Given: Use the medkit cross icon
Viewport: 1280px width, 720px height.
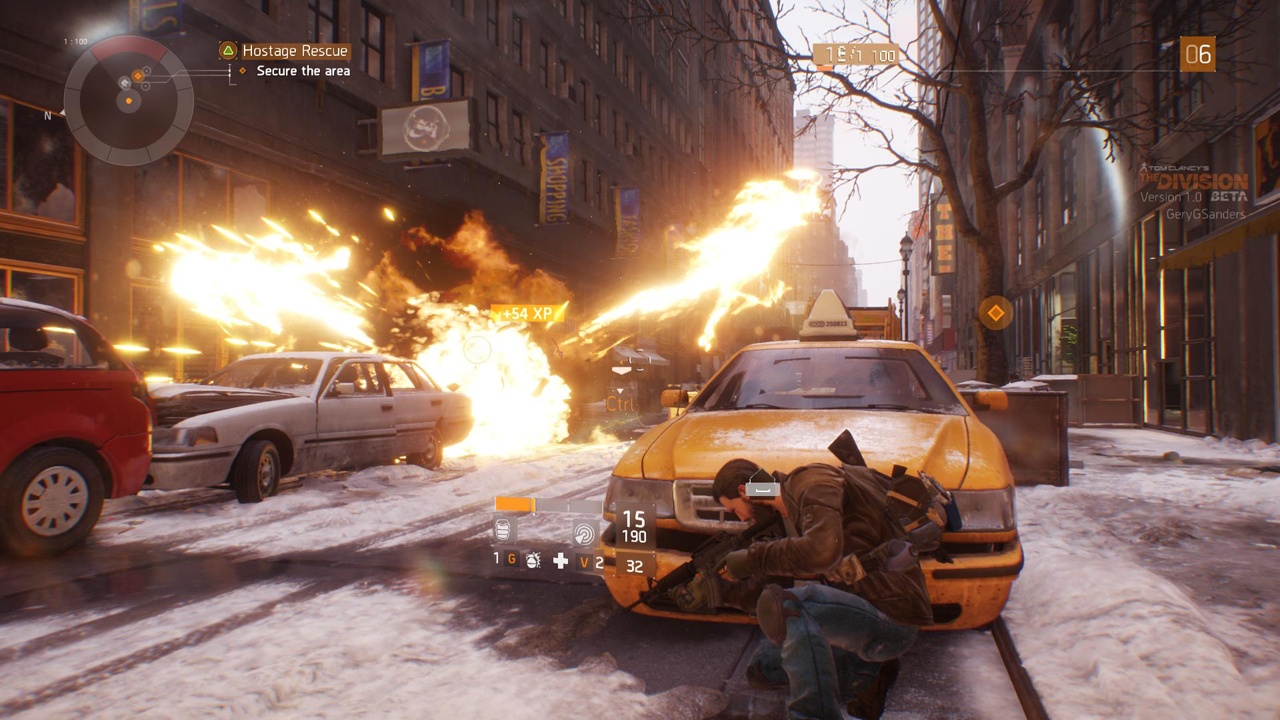Looking at the screenshot, I should 561,561.
